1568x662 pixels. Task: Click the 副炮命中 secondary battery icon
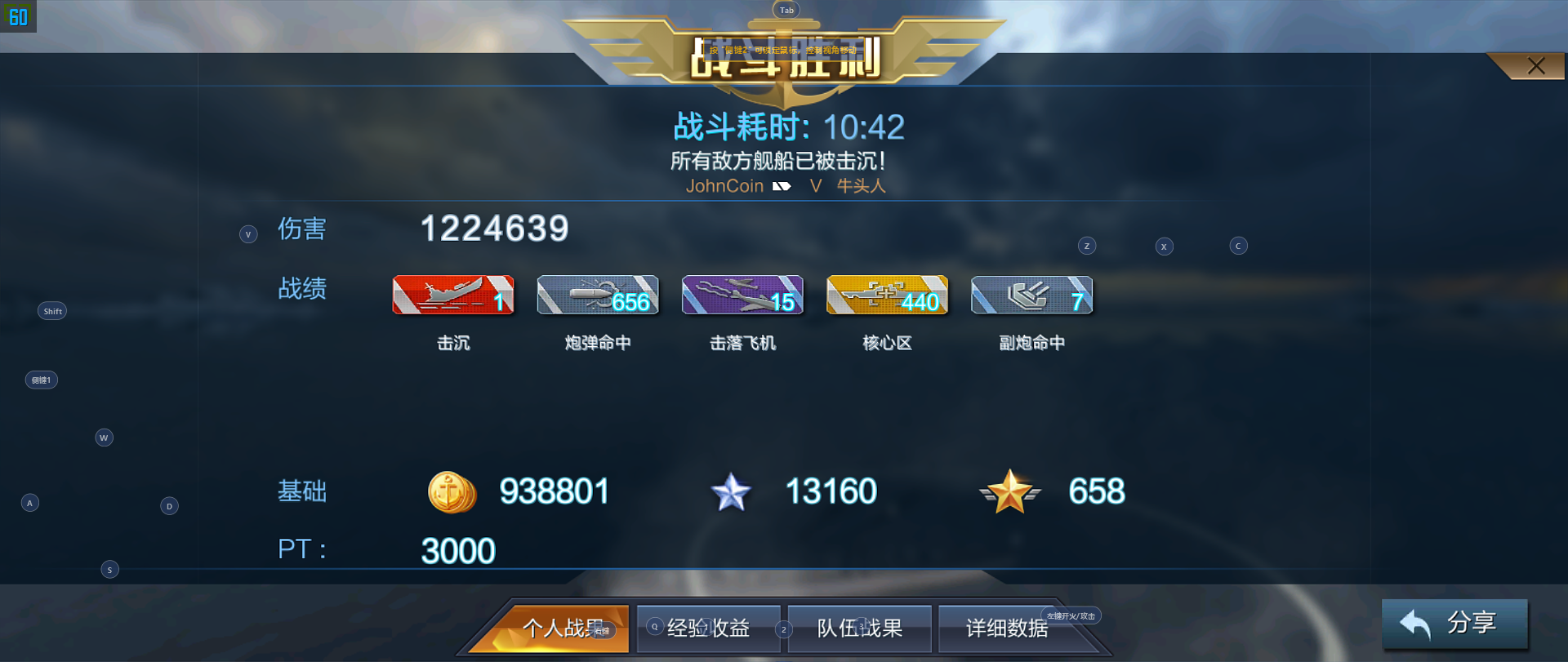(x=1031, y=295)
